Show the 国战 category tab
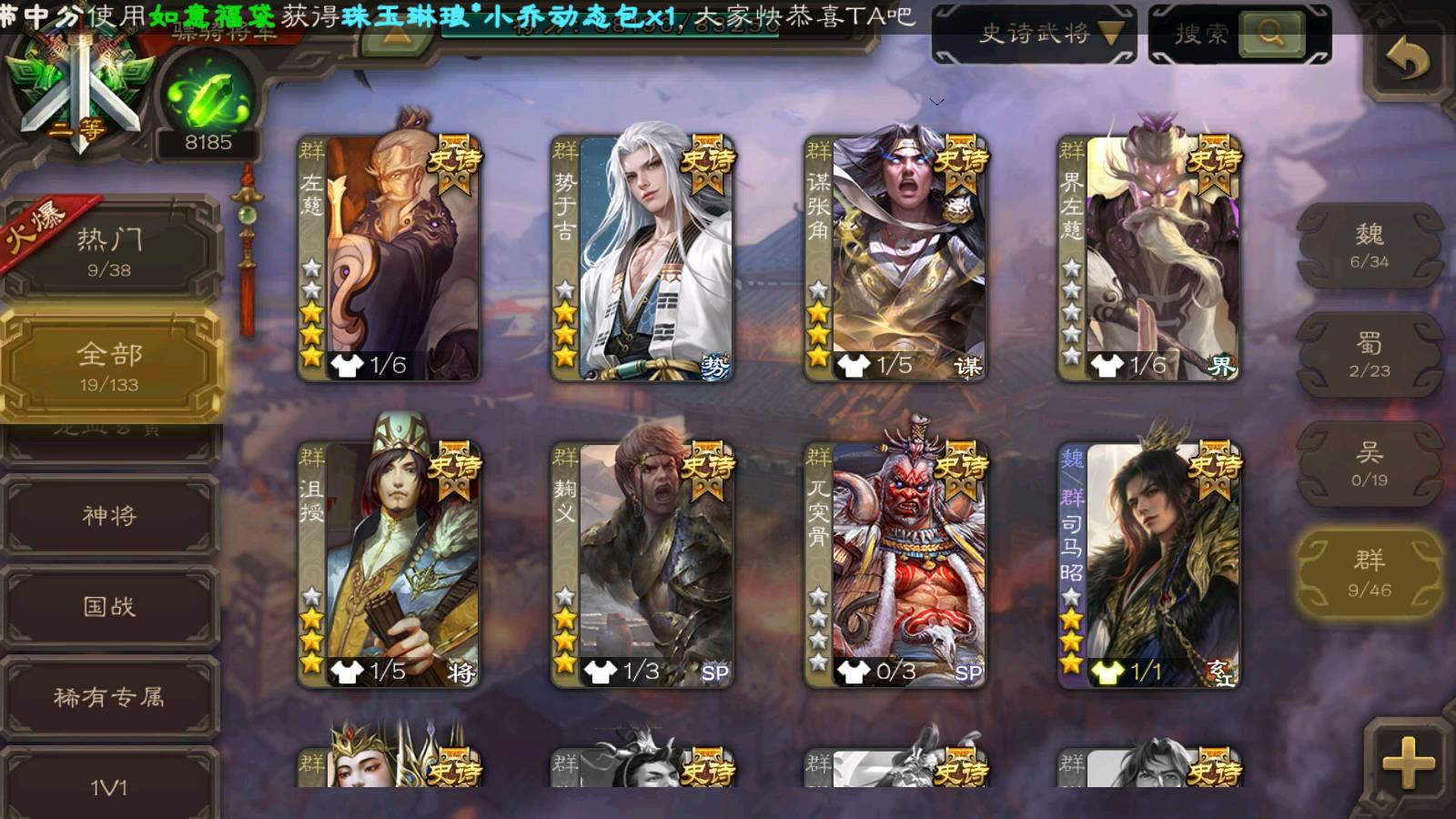 pyautogui.click(x=109, y=607)
